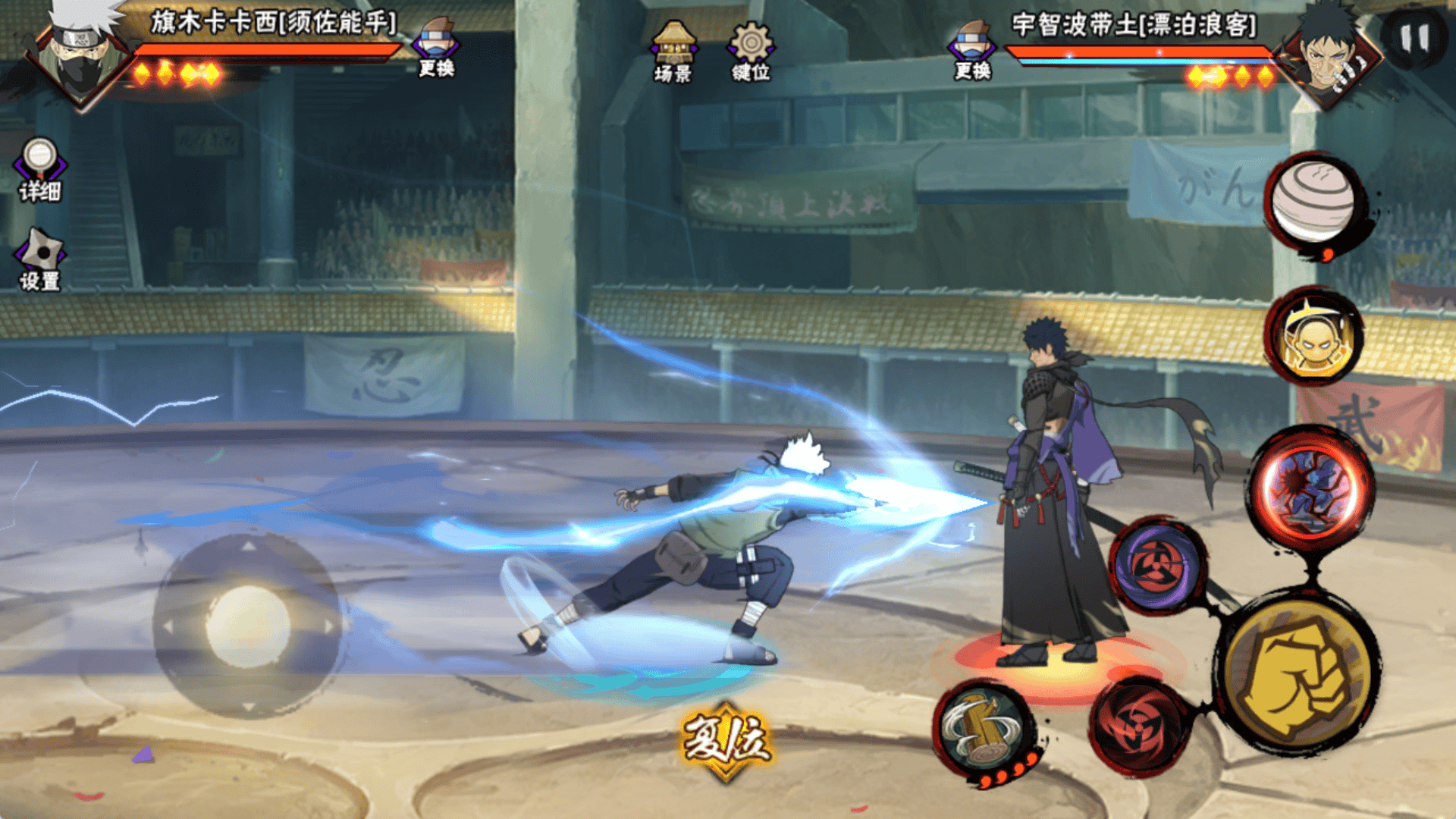Screen dimensions: 1456x819
Task: Tap the golden fist basic attack
Action: tap(1298, 675)
